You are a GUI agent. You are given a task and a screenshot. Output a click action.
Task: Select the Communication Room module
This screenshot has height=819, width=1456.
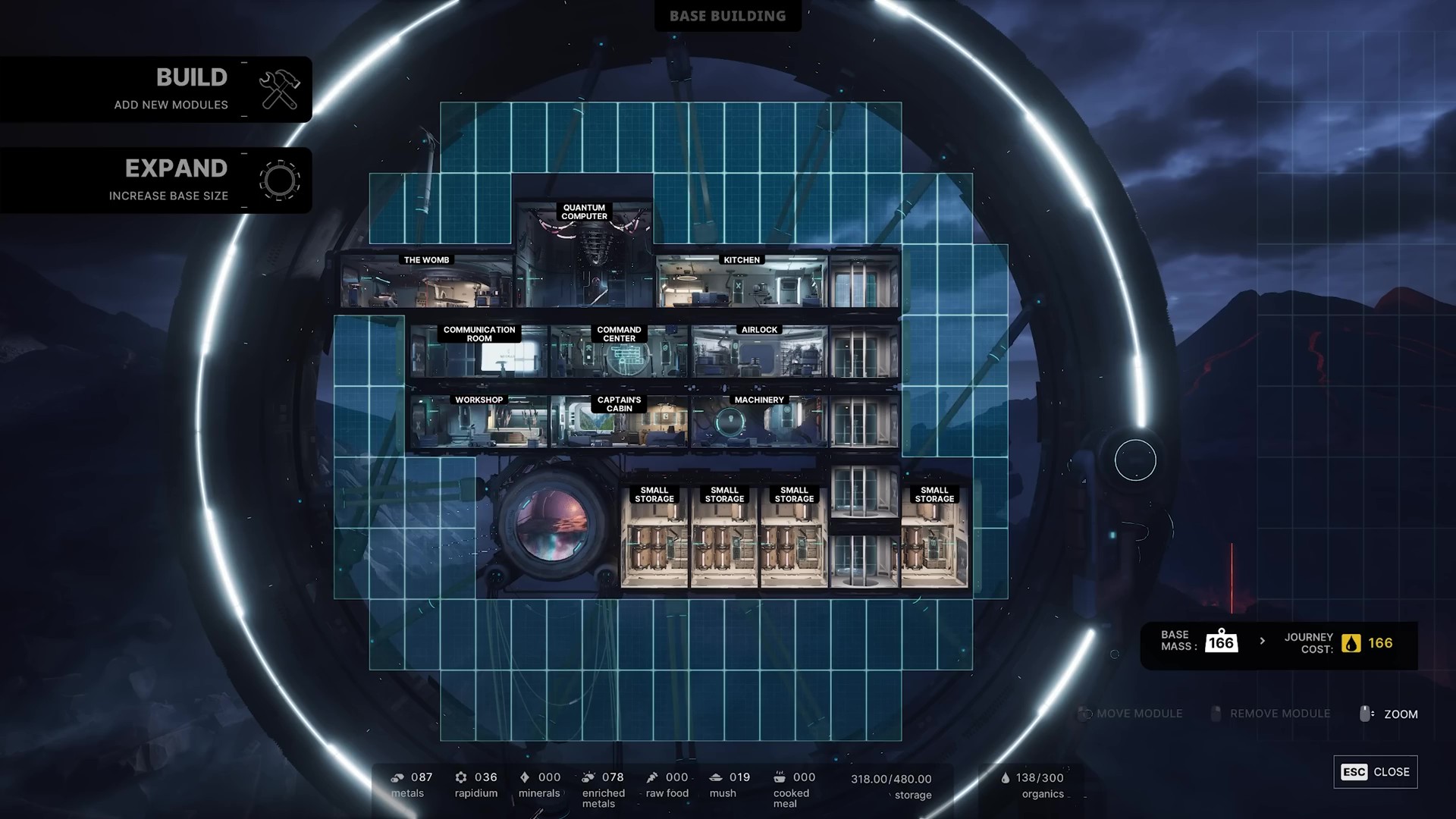point(479,354)
